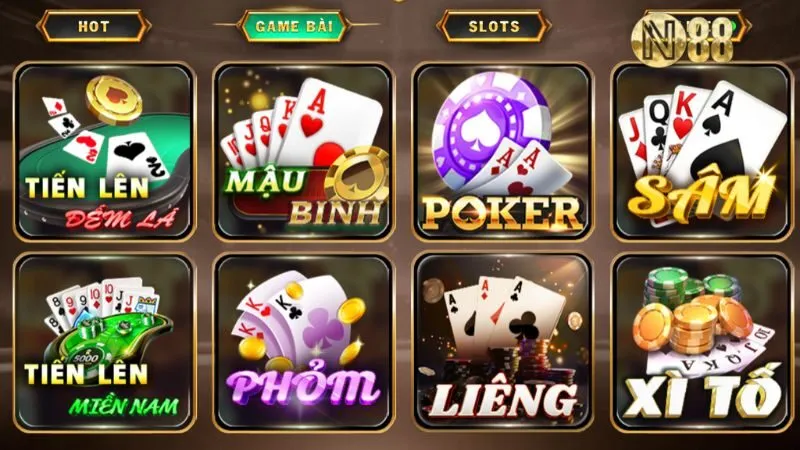Choose the Poker game tile
Screen dimensions: 800x450
click(x=502, y=152)
